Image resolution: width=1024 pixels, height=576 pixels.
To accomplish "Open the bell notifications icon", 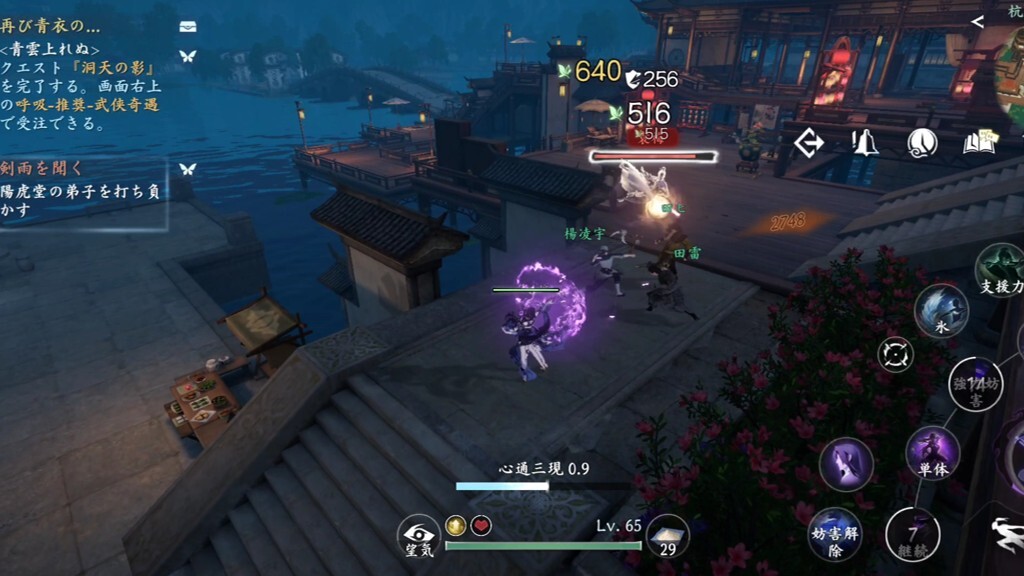I will [864, 143].
